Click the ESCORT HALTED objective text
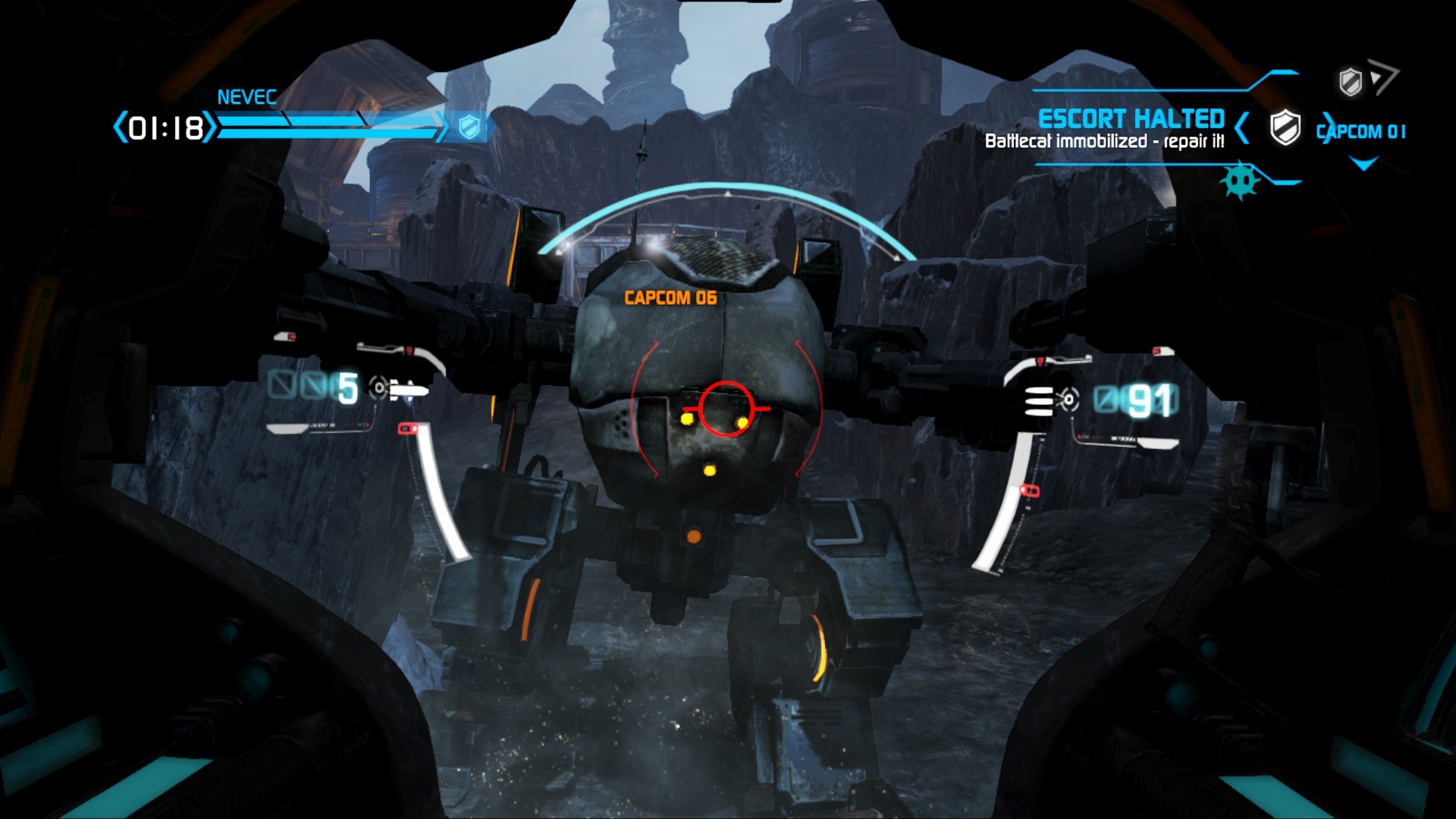 (1132, 118)
